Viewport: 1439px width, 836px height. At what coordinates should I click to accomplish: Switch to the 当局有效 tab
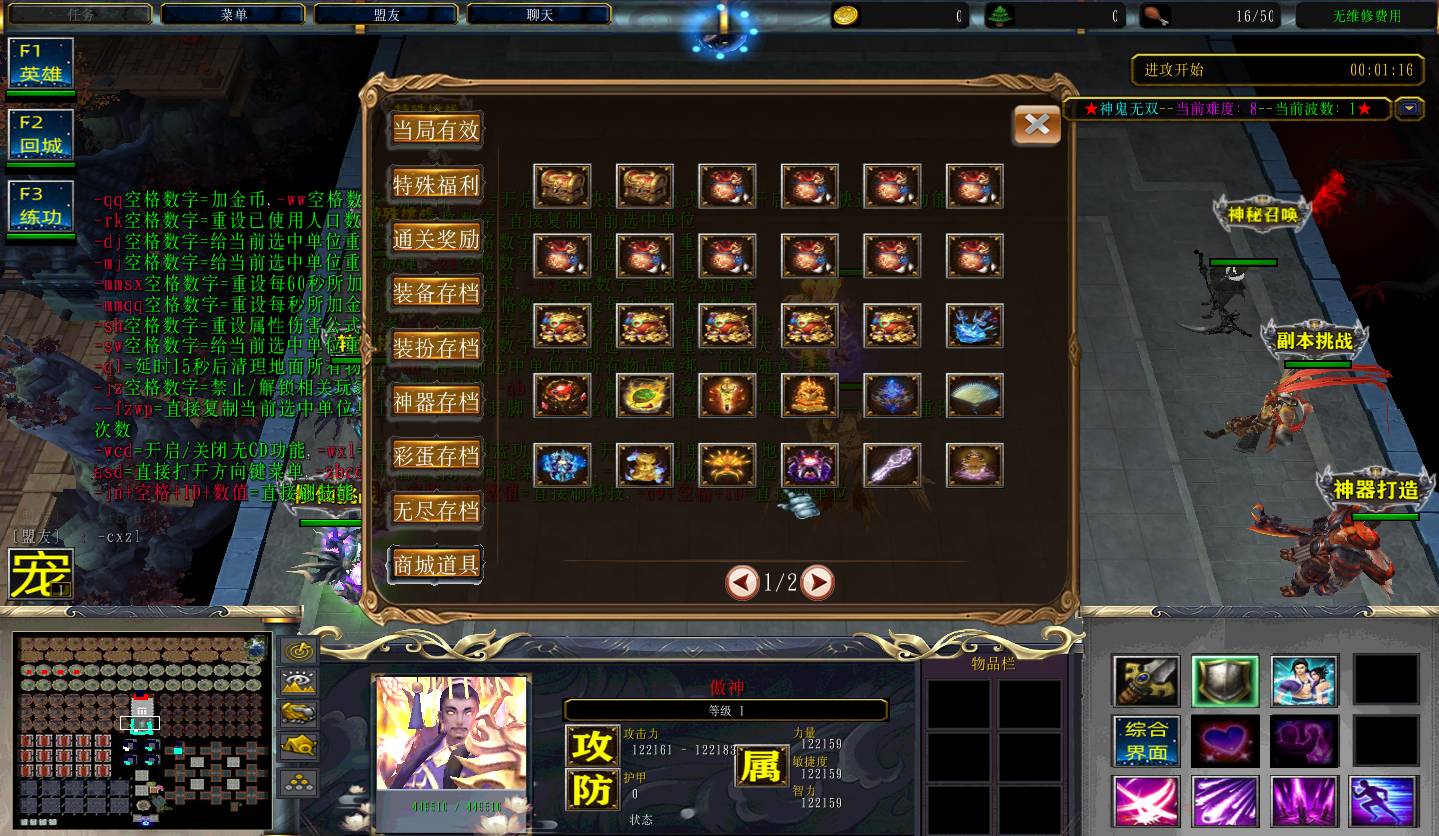click(436, 130)
